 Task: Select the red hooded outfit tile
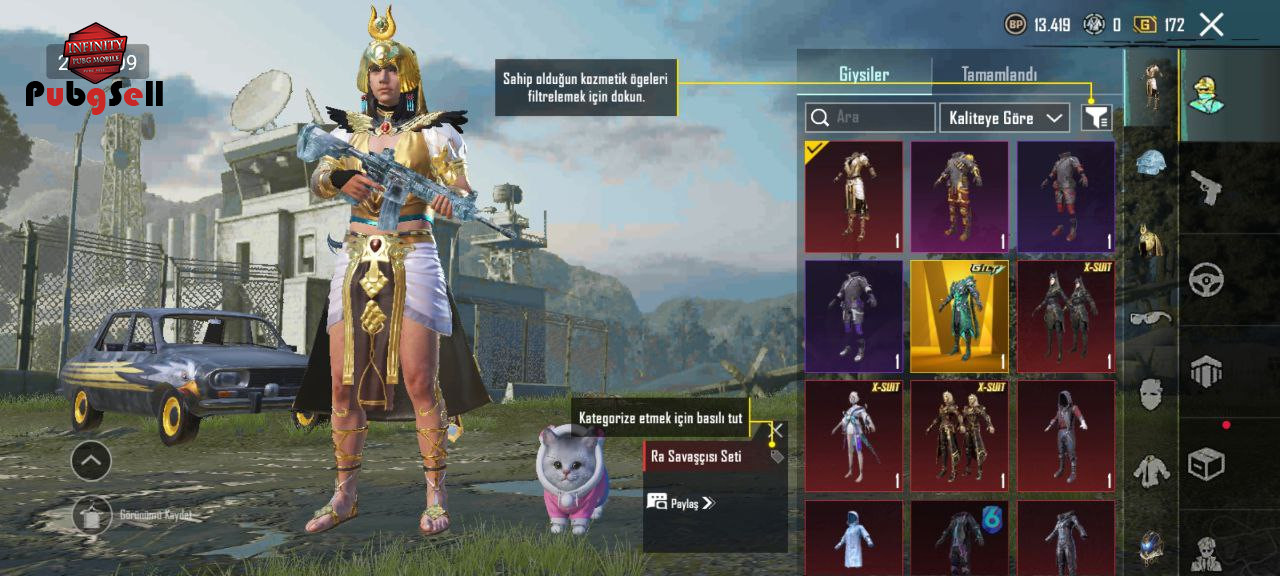(x=1066, y=436)
